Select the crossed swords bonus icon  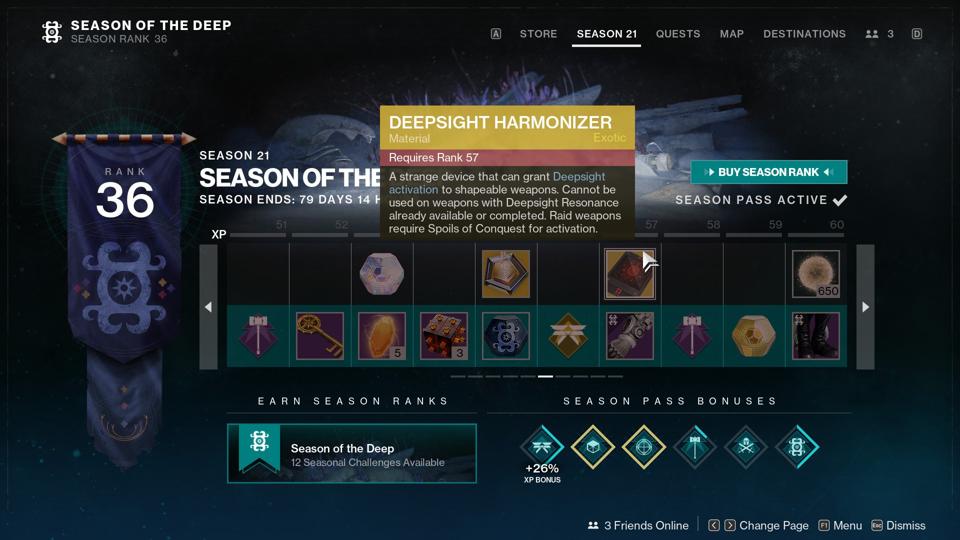[x=746, y=446]
